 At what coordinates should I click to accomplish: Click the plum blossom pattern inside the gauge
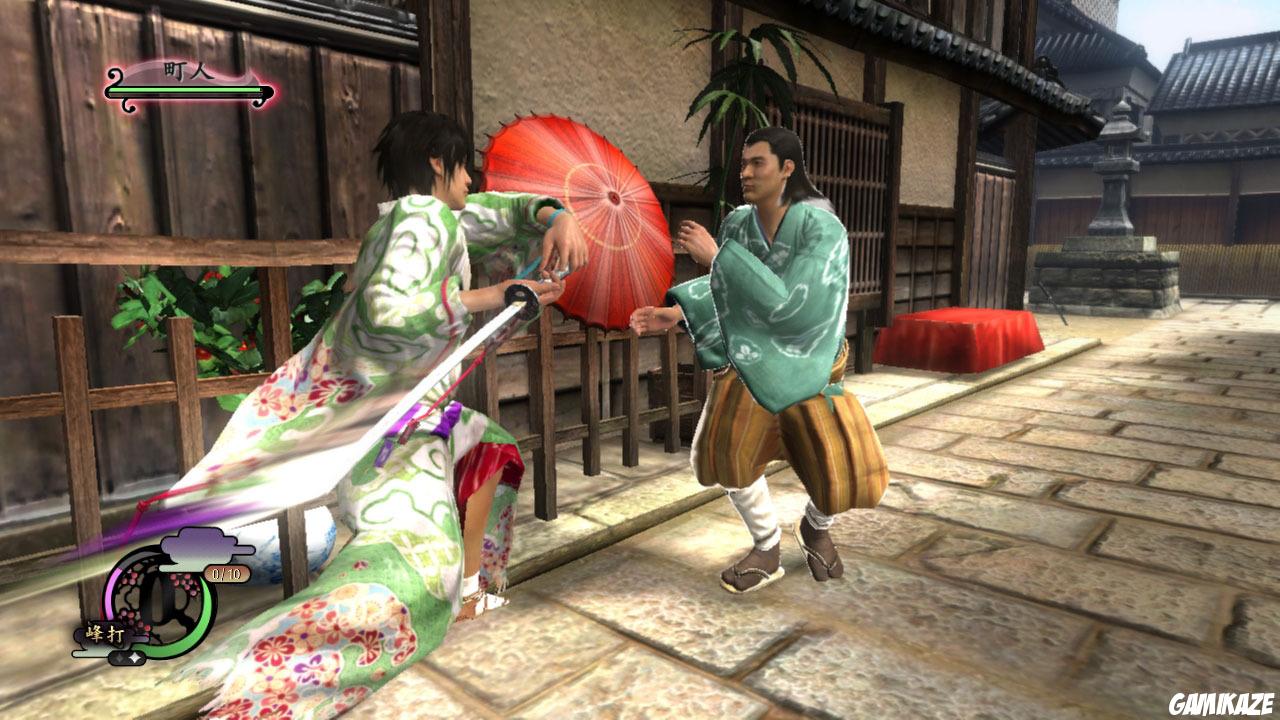(180, 580)
